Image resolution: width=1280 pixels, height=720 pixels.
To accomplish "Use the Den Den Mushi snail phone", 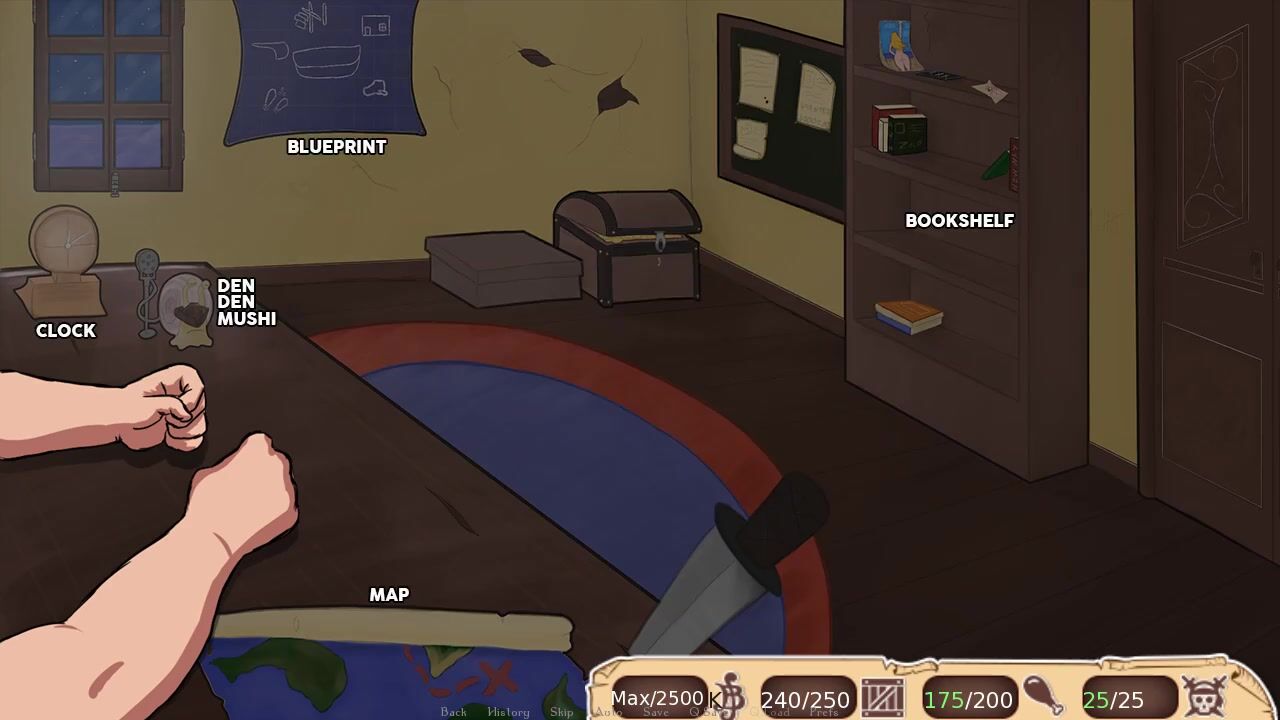I will click(187, 308).
